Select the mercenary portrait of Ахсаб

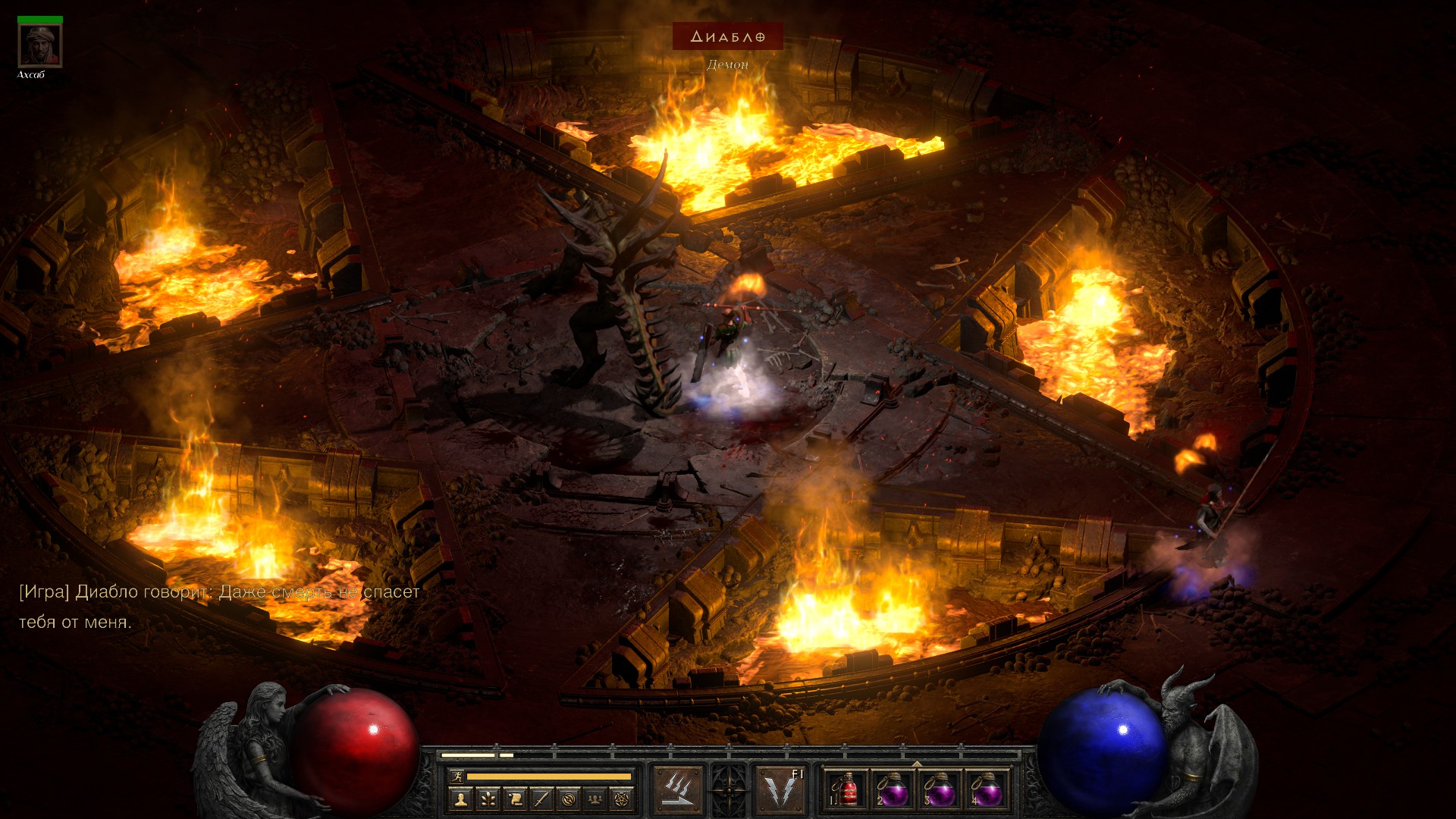[40, 45]
